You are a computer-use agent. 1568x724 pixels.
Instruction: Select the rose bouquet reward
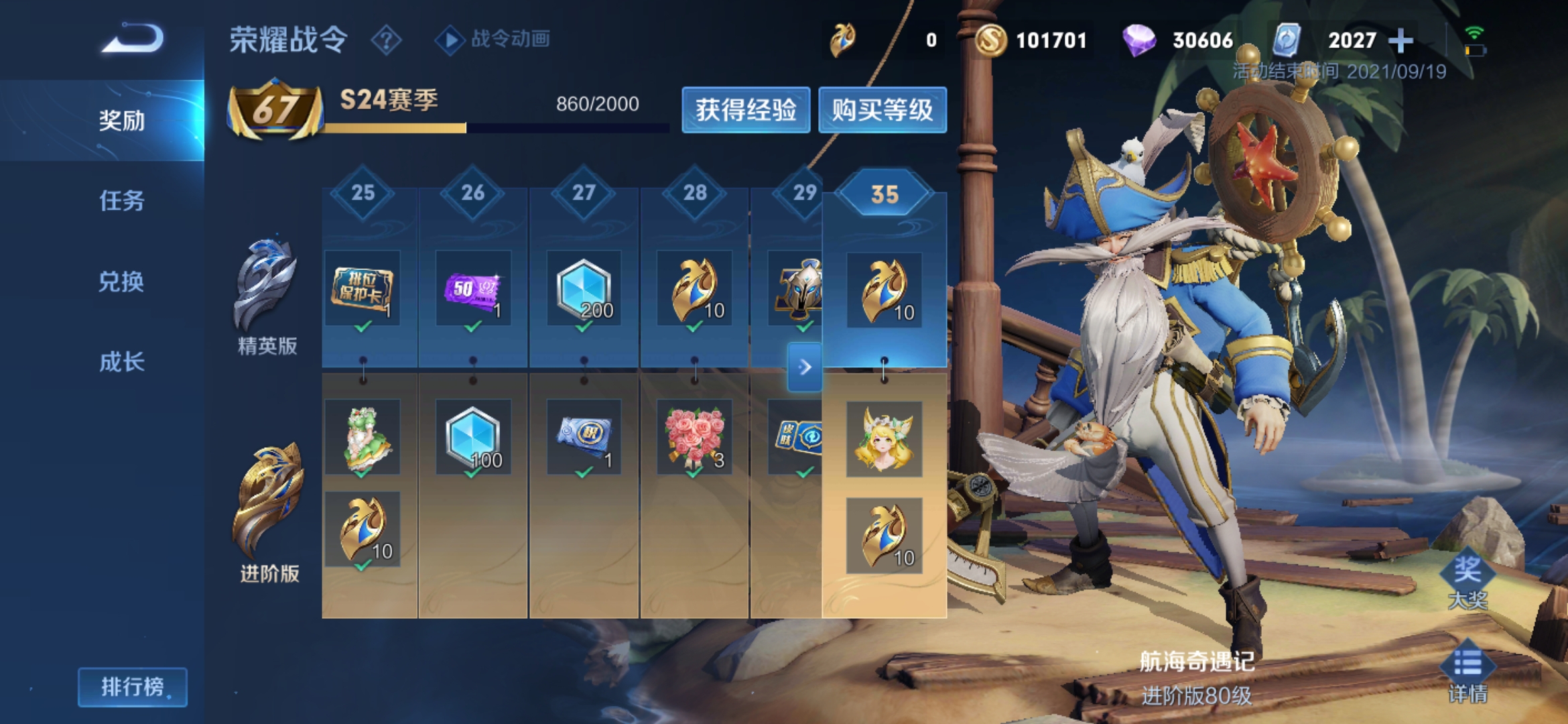(694, 437)
